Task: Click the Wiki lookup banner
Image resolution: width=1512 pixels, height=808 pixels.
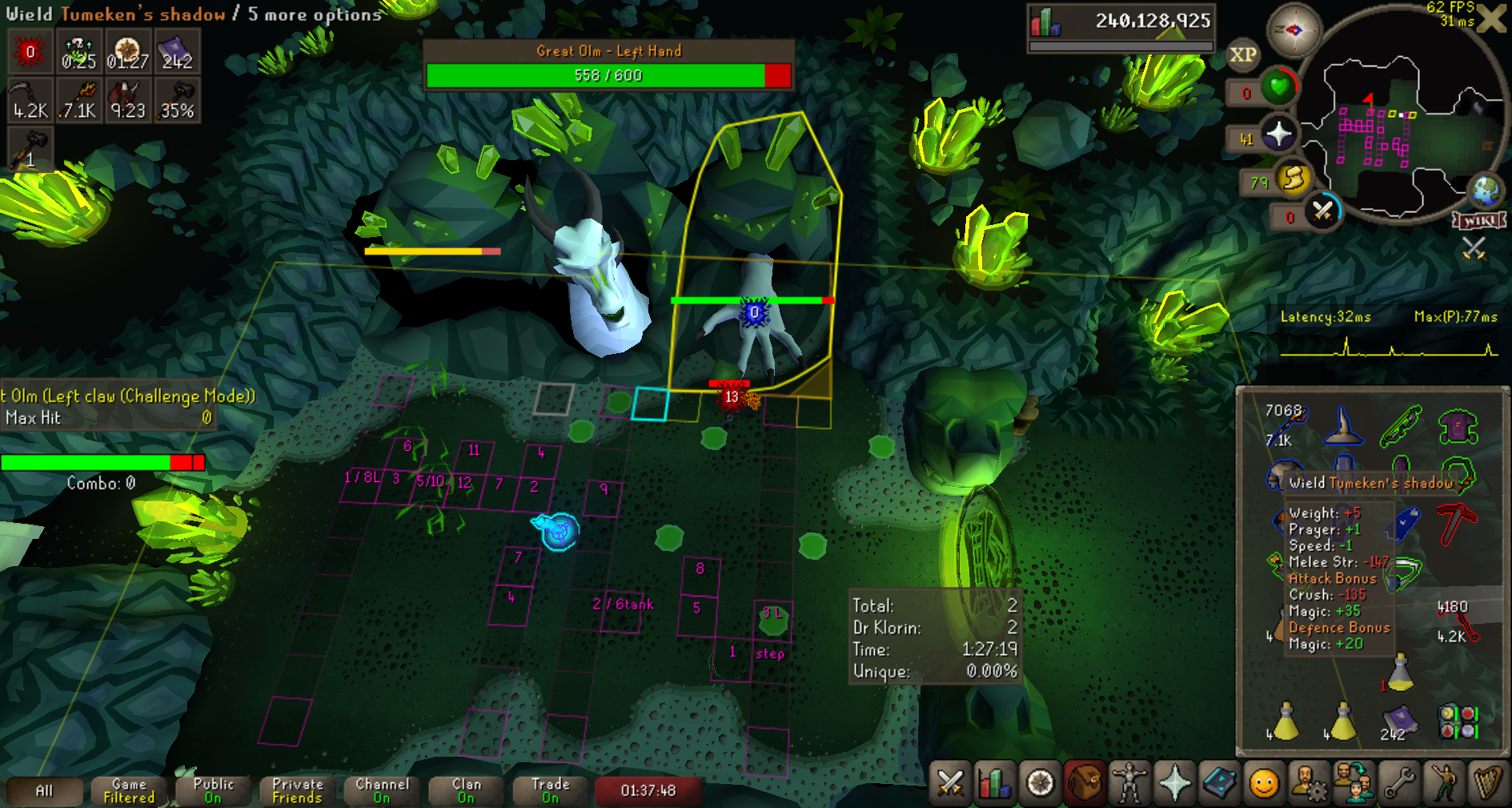Action: 1479,220
